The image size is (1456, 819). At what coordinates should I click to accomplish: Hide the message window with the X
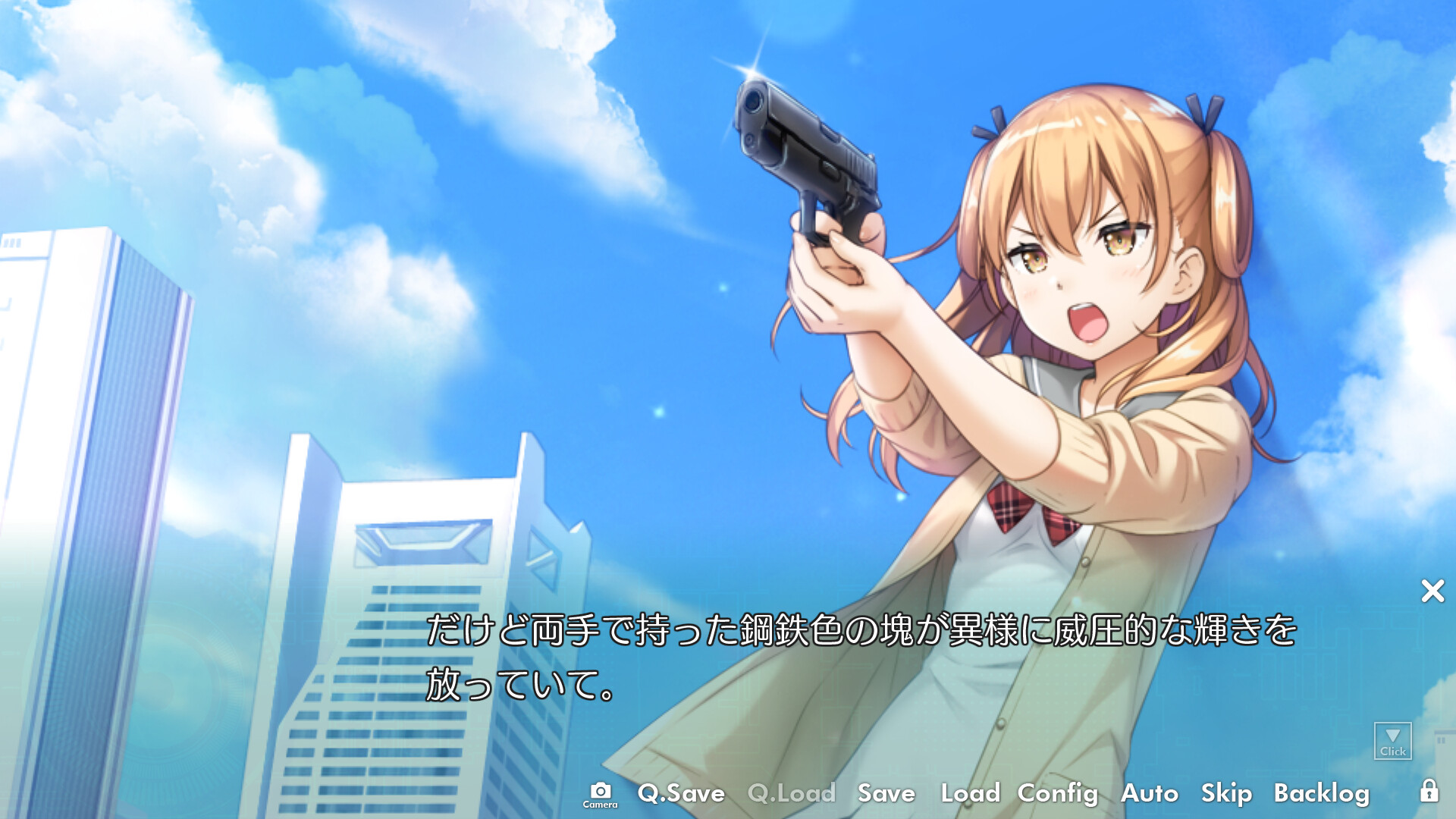(1432, 591)
